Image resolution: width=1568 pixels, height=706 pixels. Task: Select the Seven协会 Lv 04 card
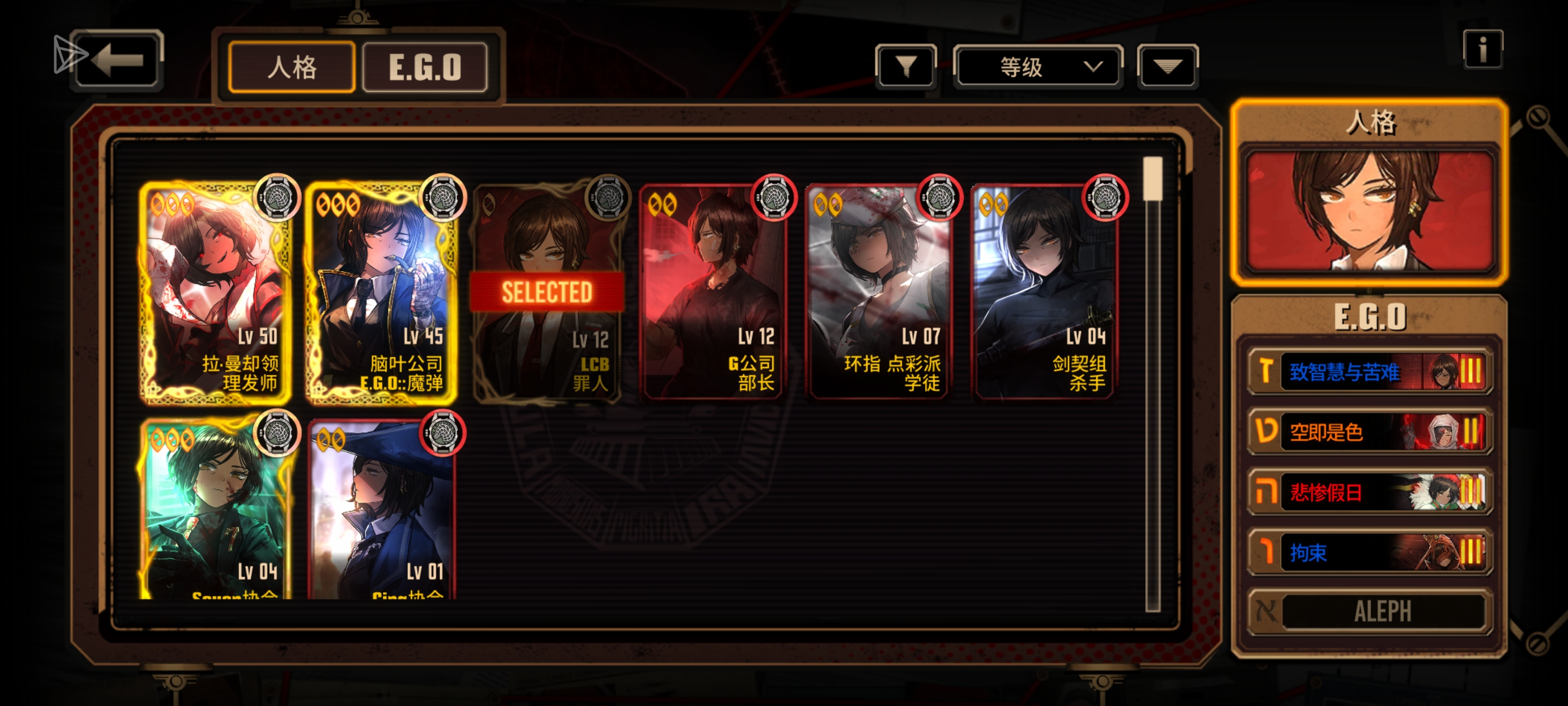[215, 512]
